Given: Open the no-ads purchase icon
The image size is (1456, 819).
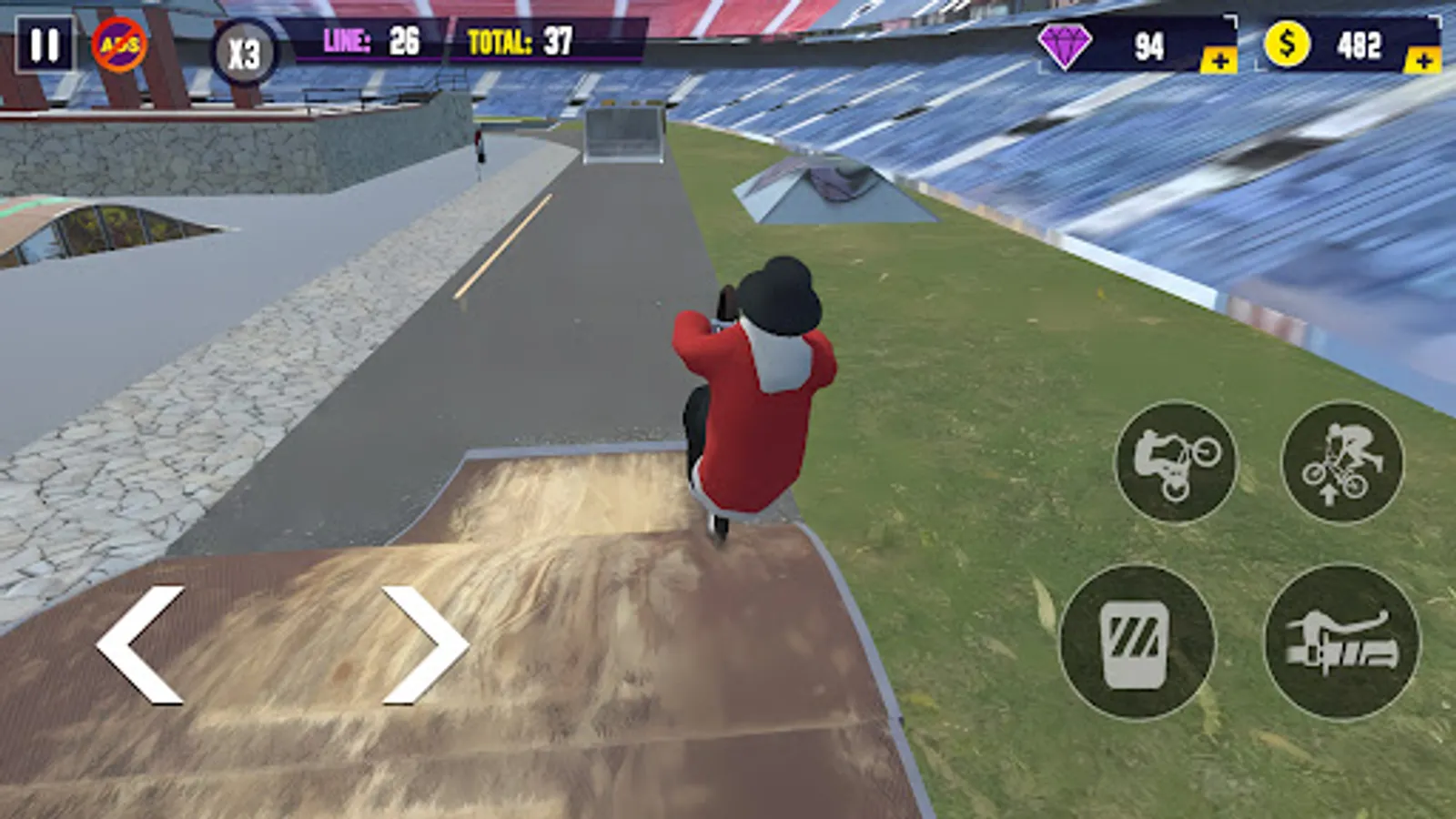Looking at the screenshot, I should click(121, 43).
